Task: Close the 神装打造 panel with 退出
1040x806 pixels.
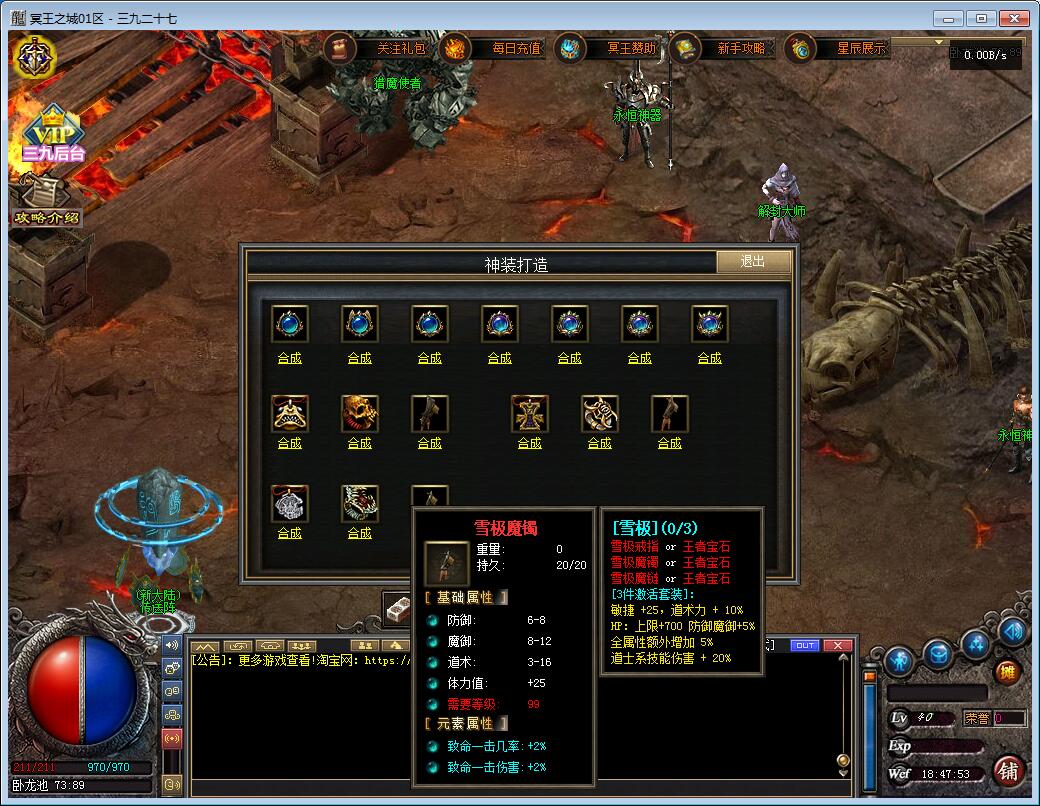Action: [x=753, y=262]
